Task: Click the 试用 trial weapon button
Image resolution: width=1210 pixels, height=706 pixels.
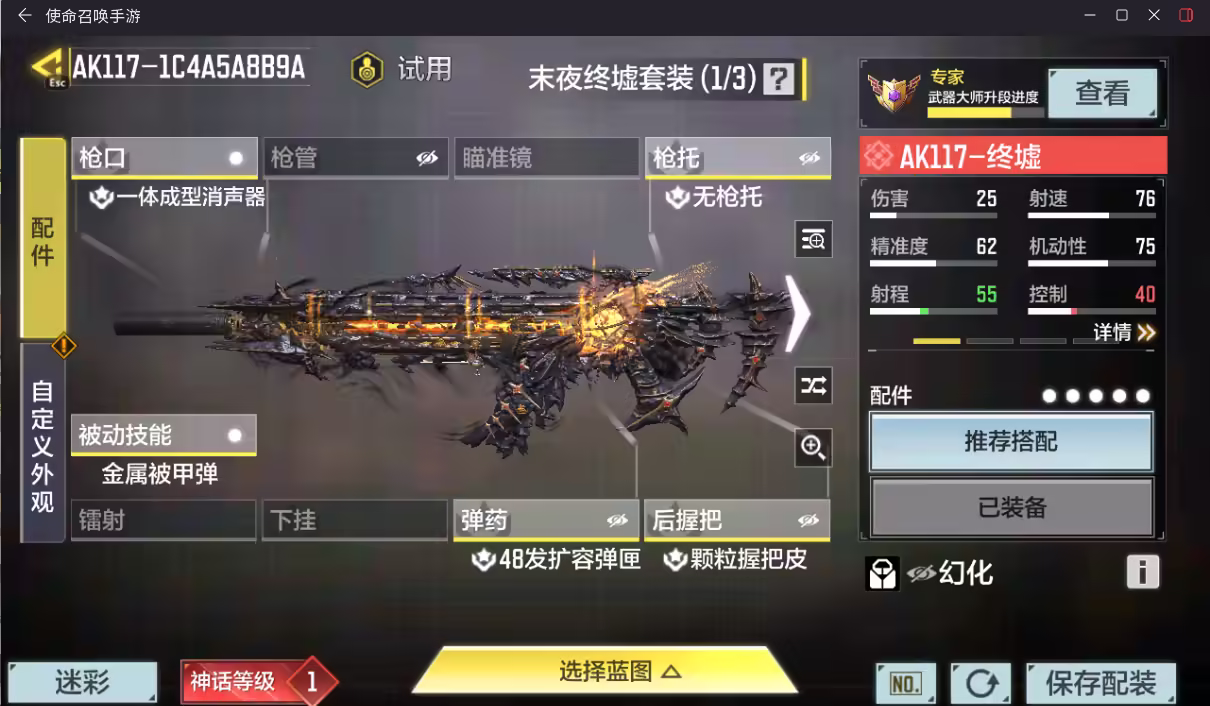Action: pyautogui.click(x=403, y=69)
